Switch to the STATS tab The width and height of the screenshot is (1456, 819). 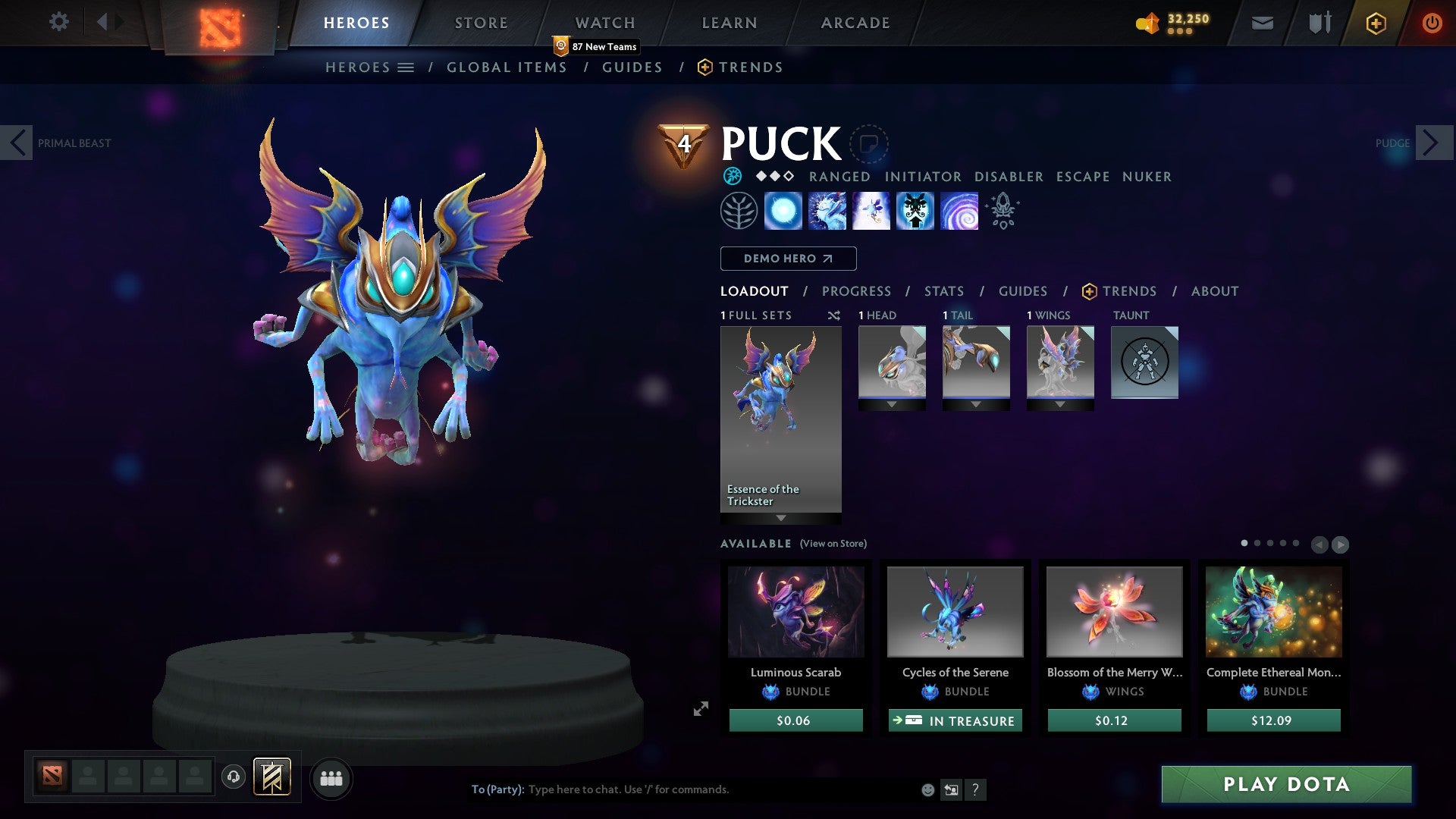point(943,290)
